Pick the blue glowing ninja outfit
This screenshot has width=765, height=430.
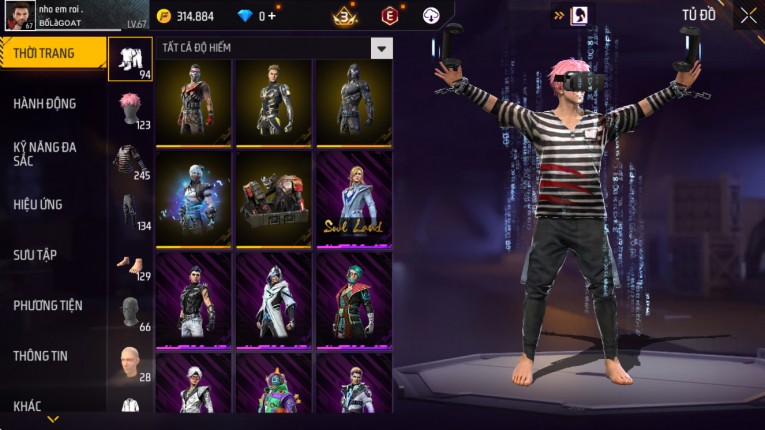pos(194,198)
